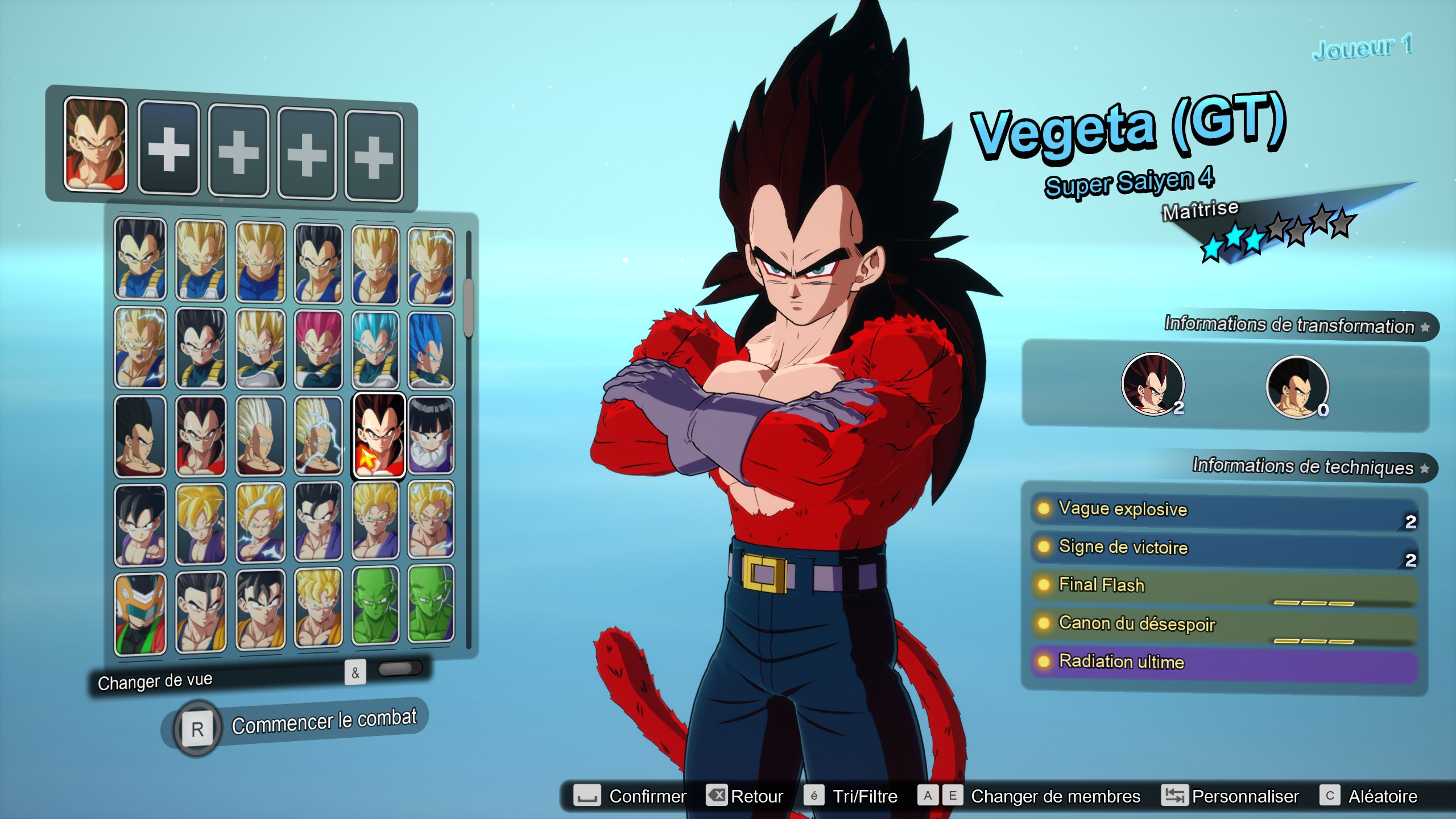Select the Super Saiyan 4 transformation icon
This screenshot has width=1456, height=819.
coord(1153,384)
